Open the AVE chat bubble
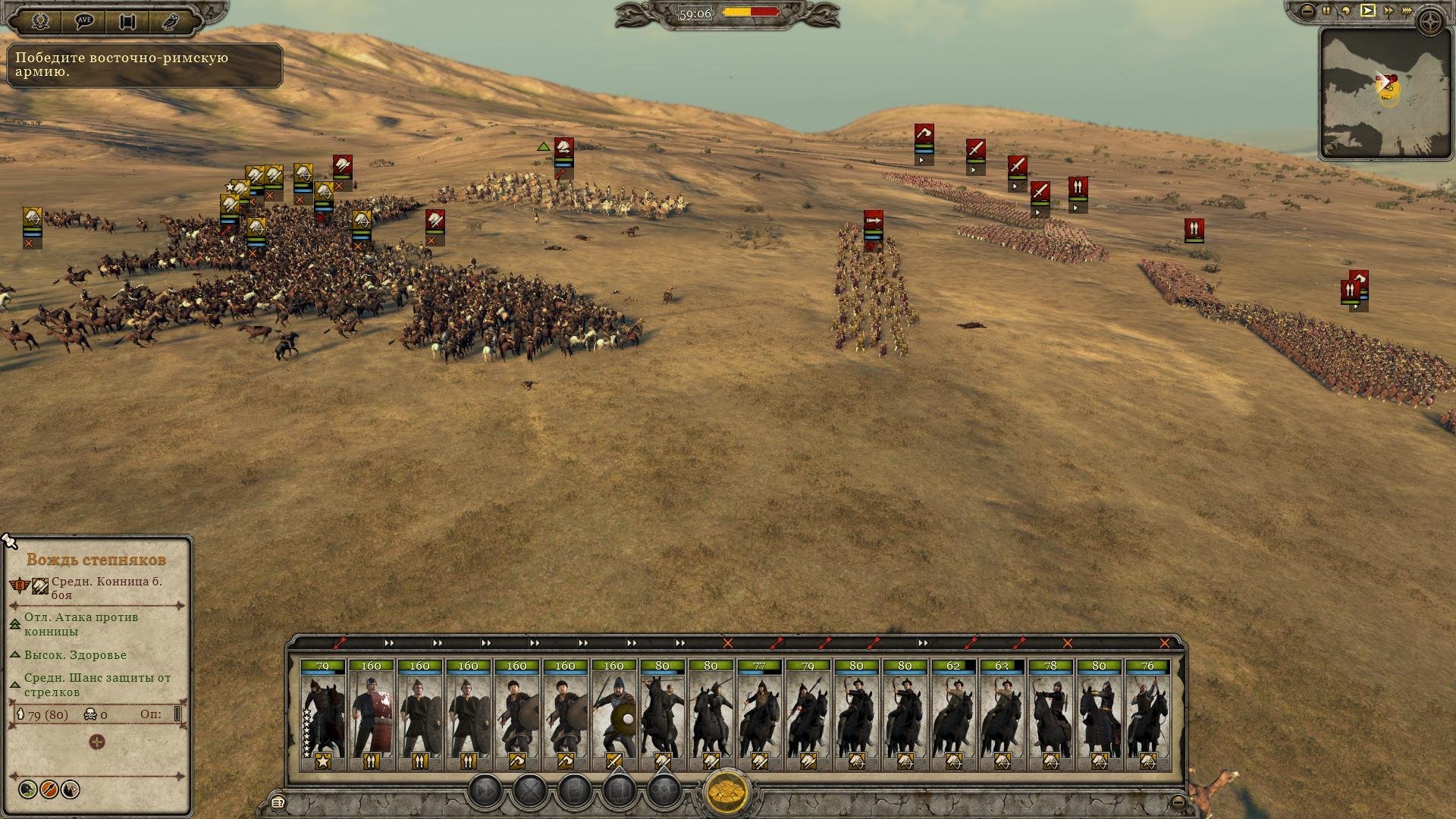Viewport: 1456px width, 819px height. [x=84, y=20]
